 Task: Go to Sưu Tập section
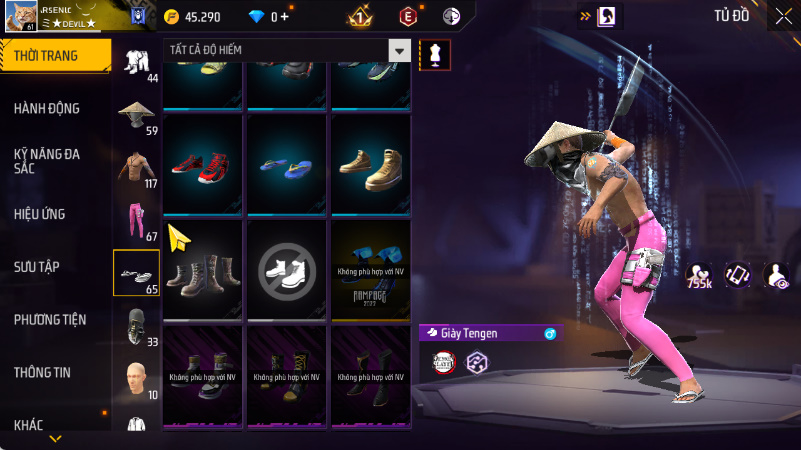pos(37,266)
